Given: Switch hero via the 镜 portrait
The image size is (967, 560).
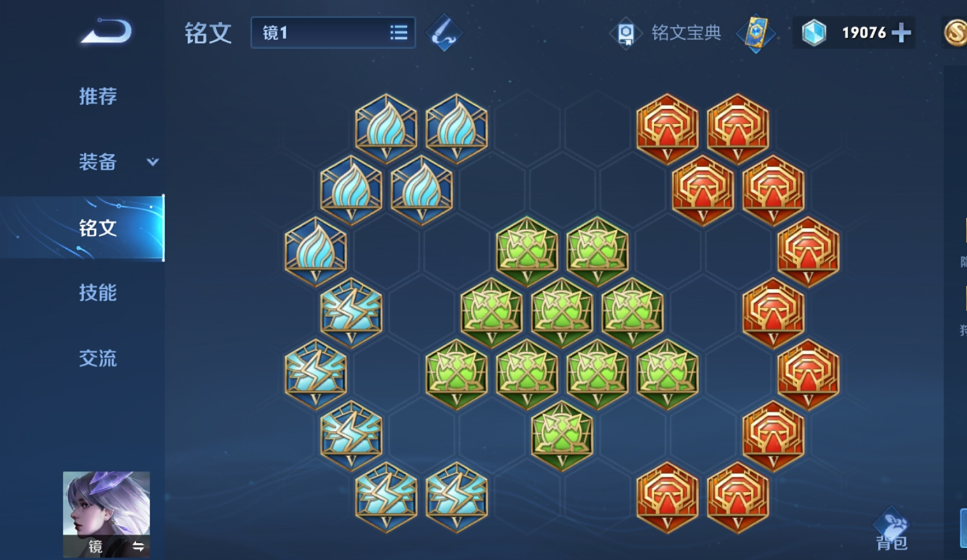Looking at the screenshot, I should click(x=106, y=514).
